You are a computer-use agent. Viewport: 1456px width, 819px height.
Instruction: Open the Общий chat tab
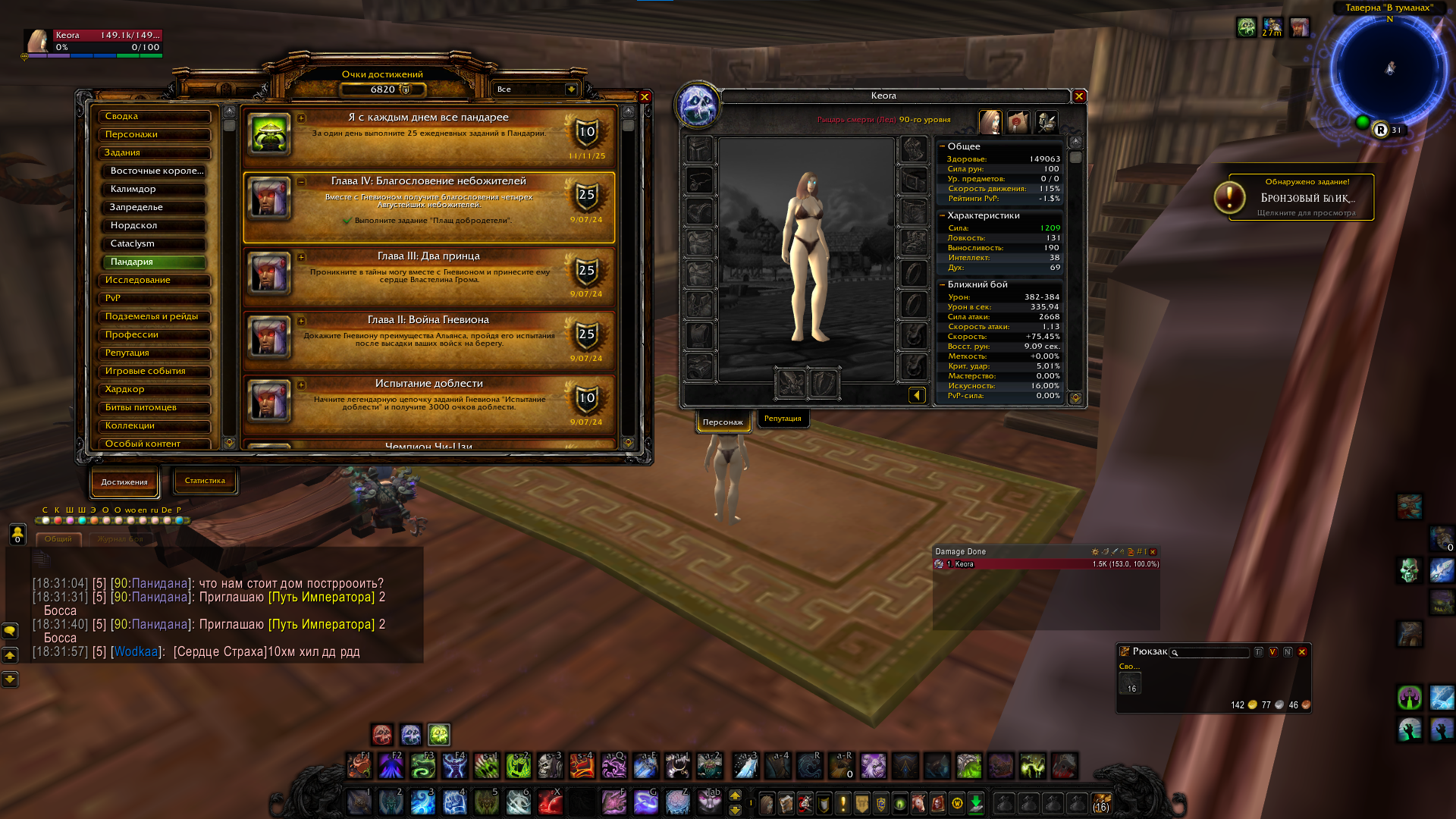point(58,539)
